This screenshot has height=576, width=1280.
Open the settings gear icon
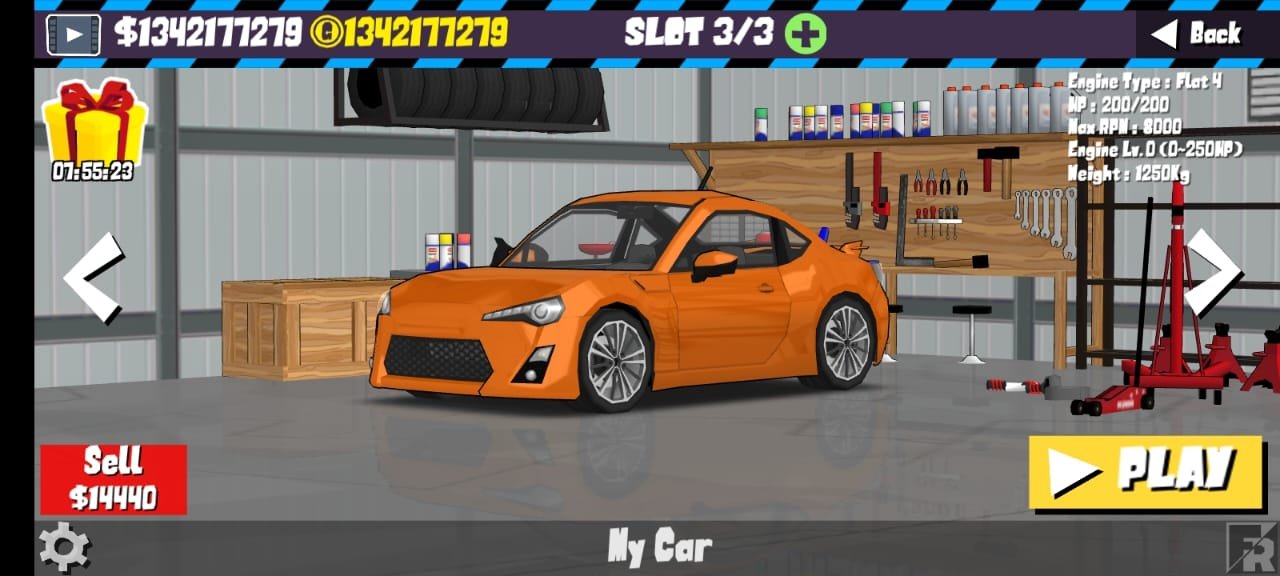65,546
